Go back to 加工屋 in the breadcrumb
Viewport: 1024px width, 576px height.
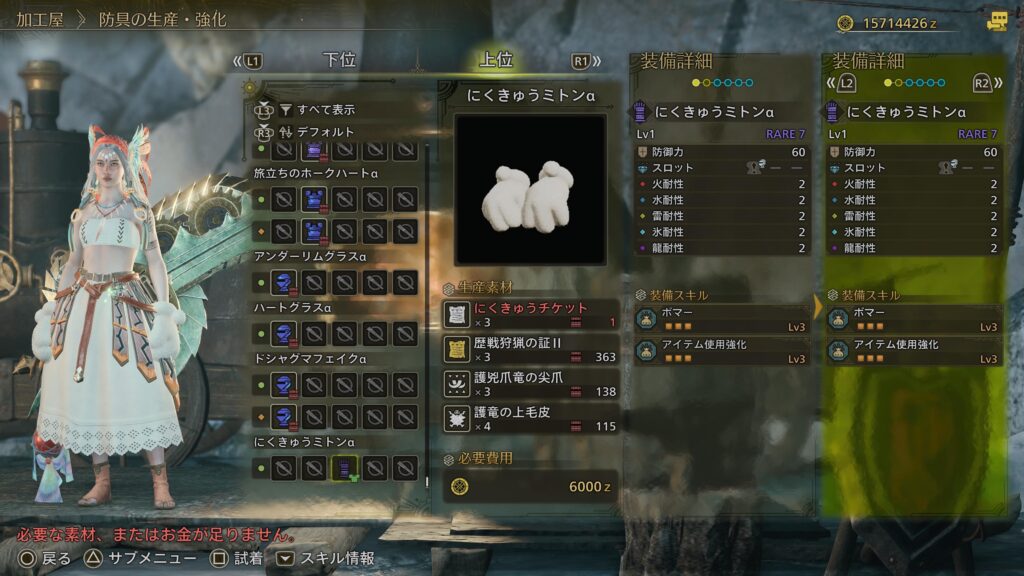tap(38, 20)
